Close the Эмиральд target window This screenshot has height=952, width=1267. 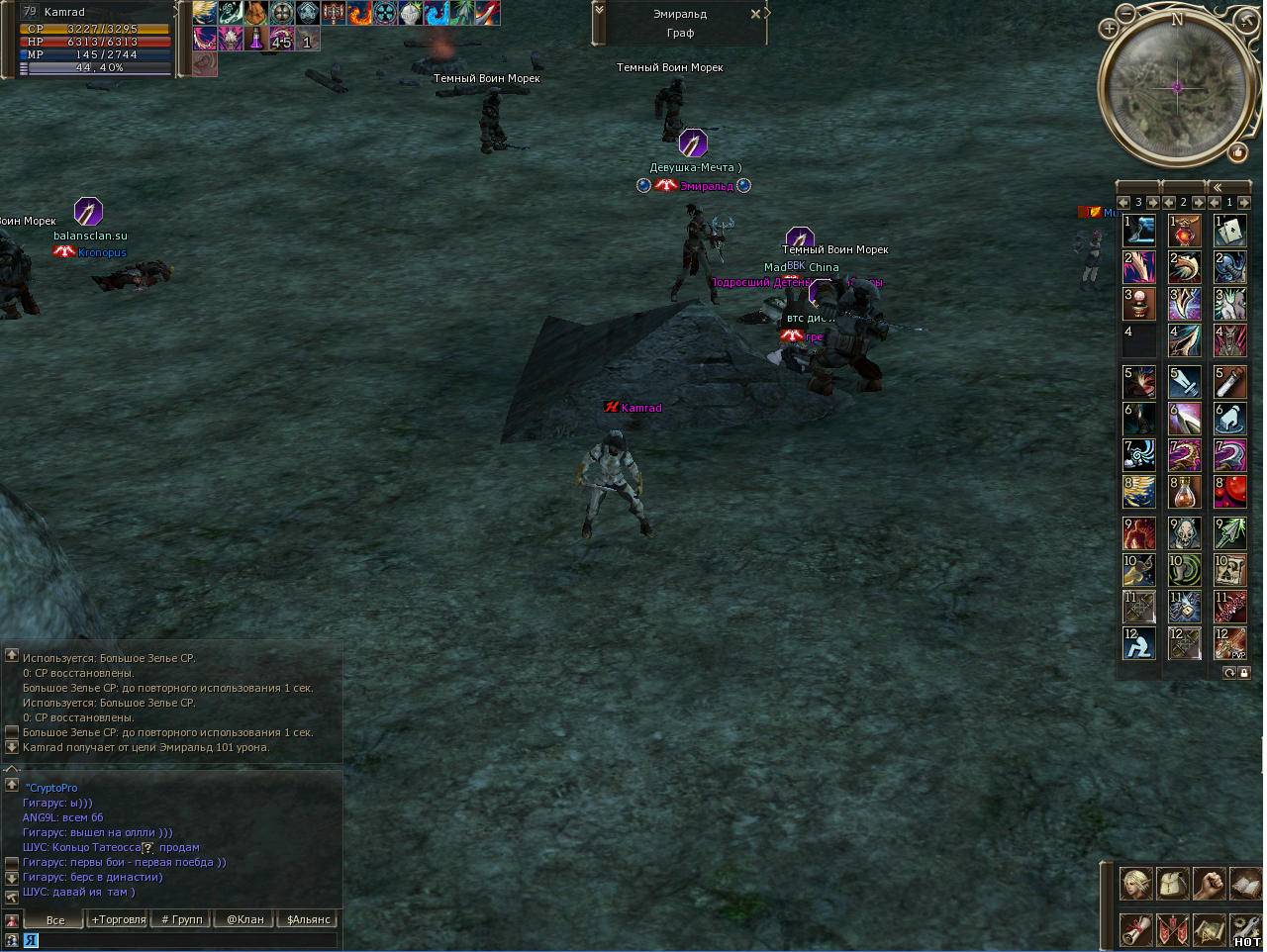[756, 14]
